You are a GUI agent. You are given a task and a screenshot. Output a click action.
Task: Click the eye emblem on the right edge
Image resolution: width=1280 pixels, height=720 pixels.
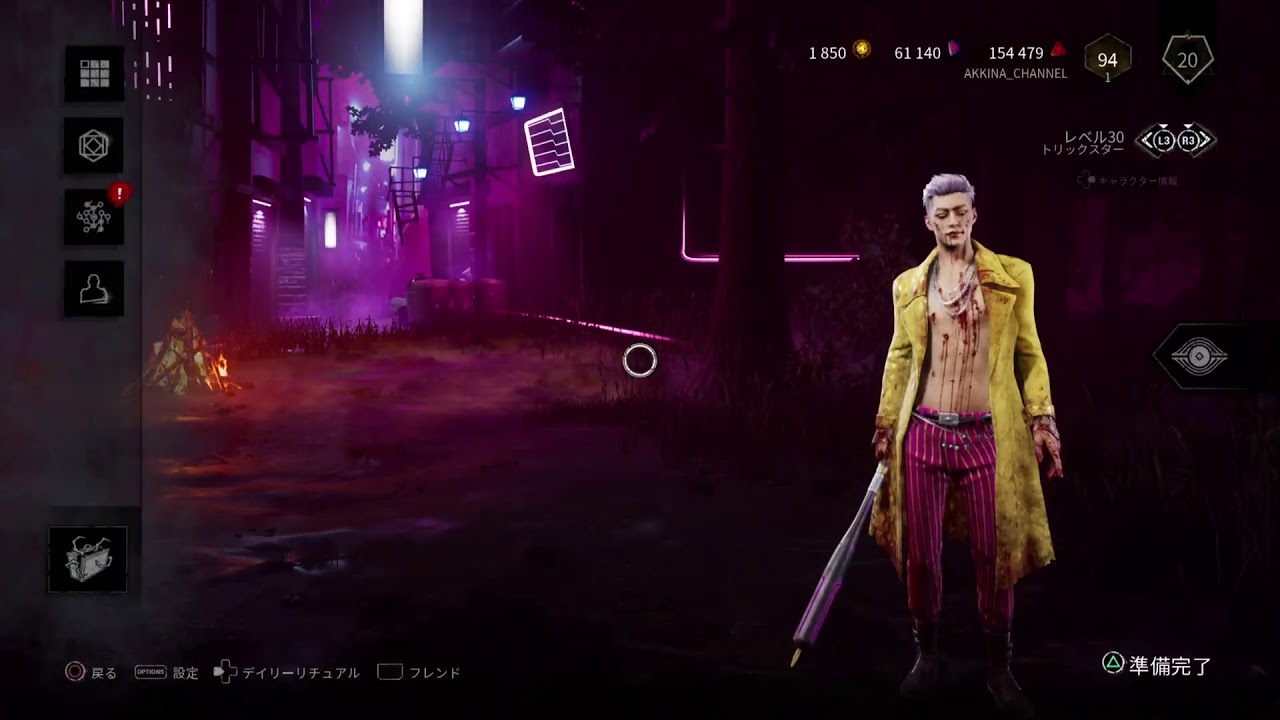coord(1199,357)
